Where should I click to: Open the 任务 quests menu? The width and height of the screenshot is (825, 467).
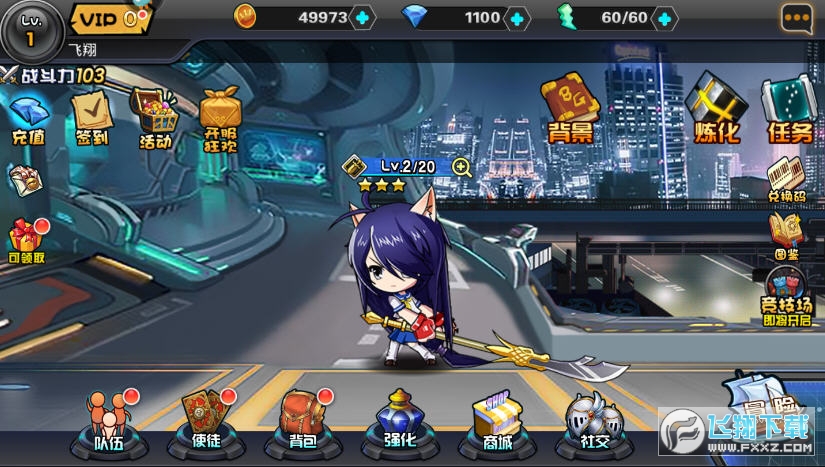click(x=789, y=108)
